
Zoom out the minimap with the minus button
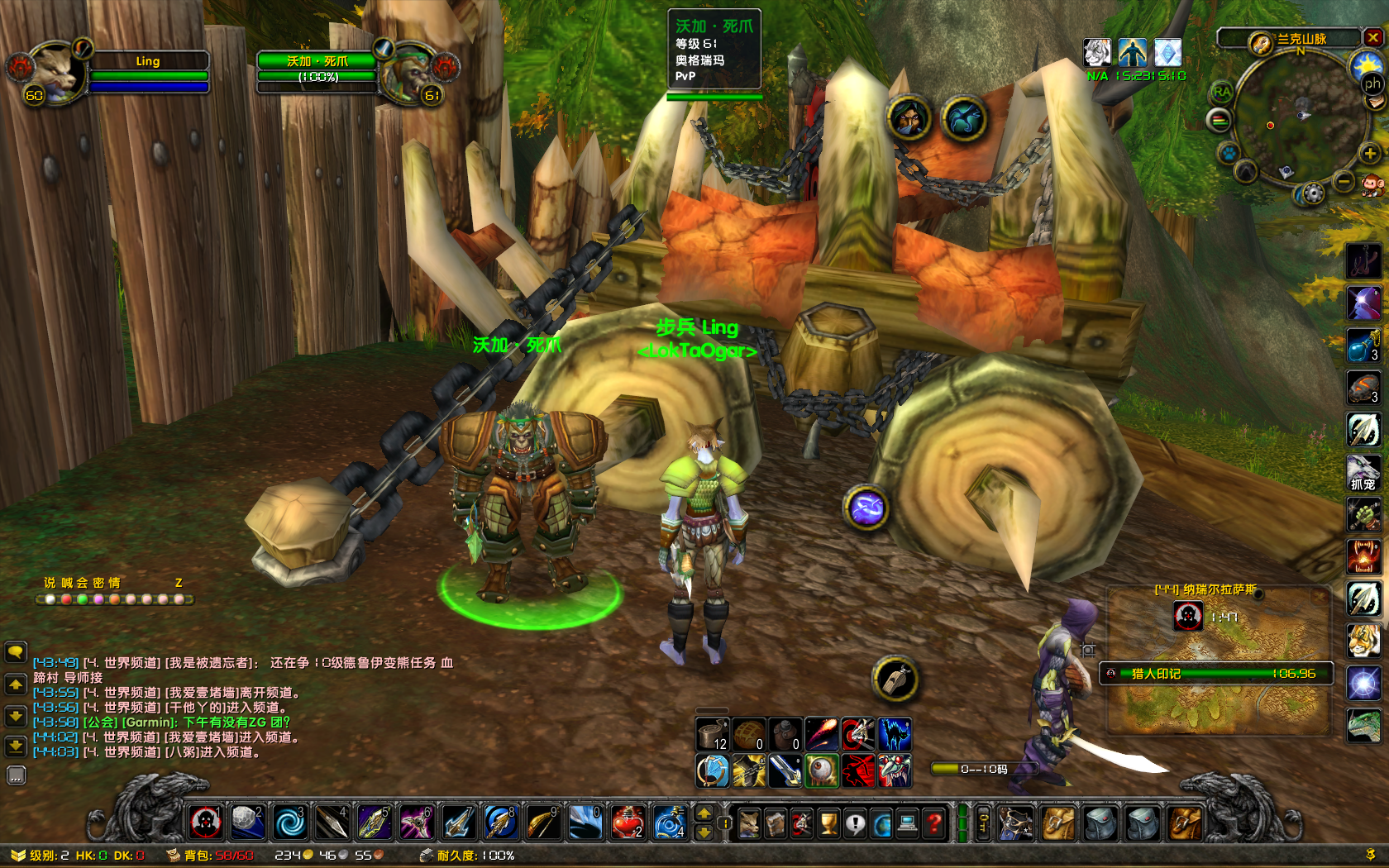(x=1344, y=181)
